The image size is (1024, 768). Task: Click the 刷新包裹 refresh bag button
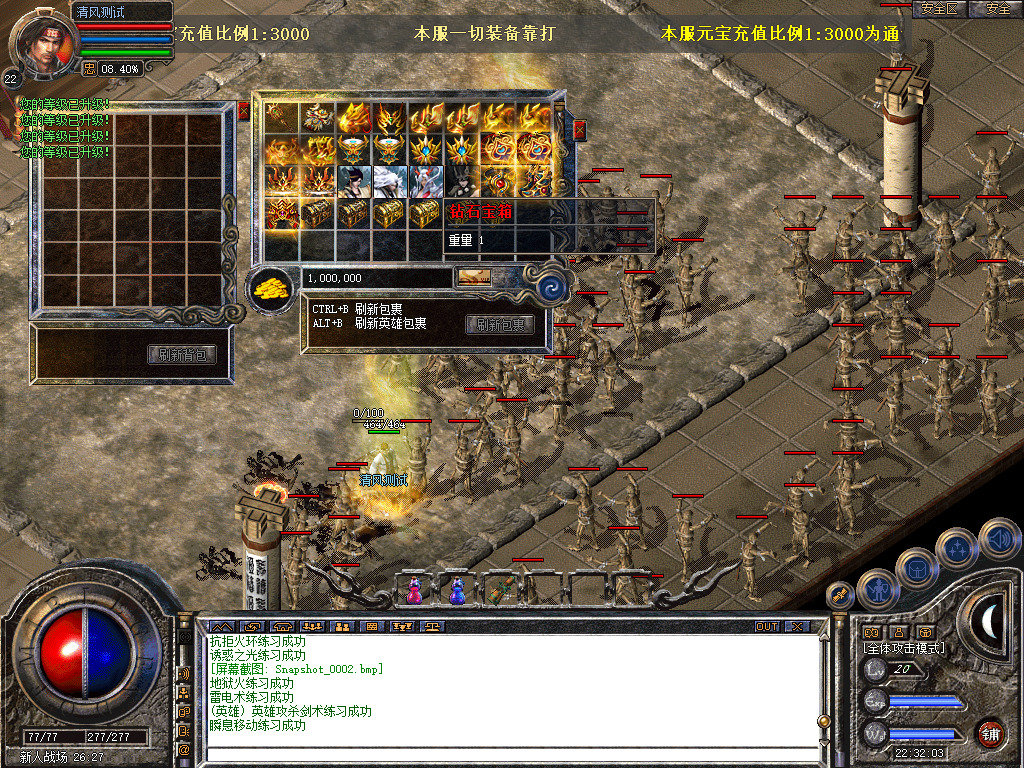point(500,324)
